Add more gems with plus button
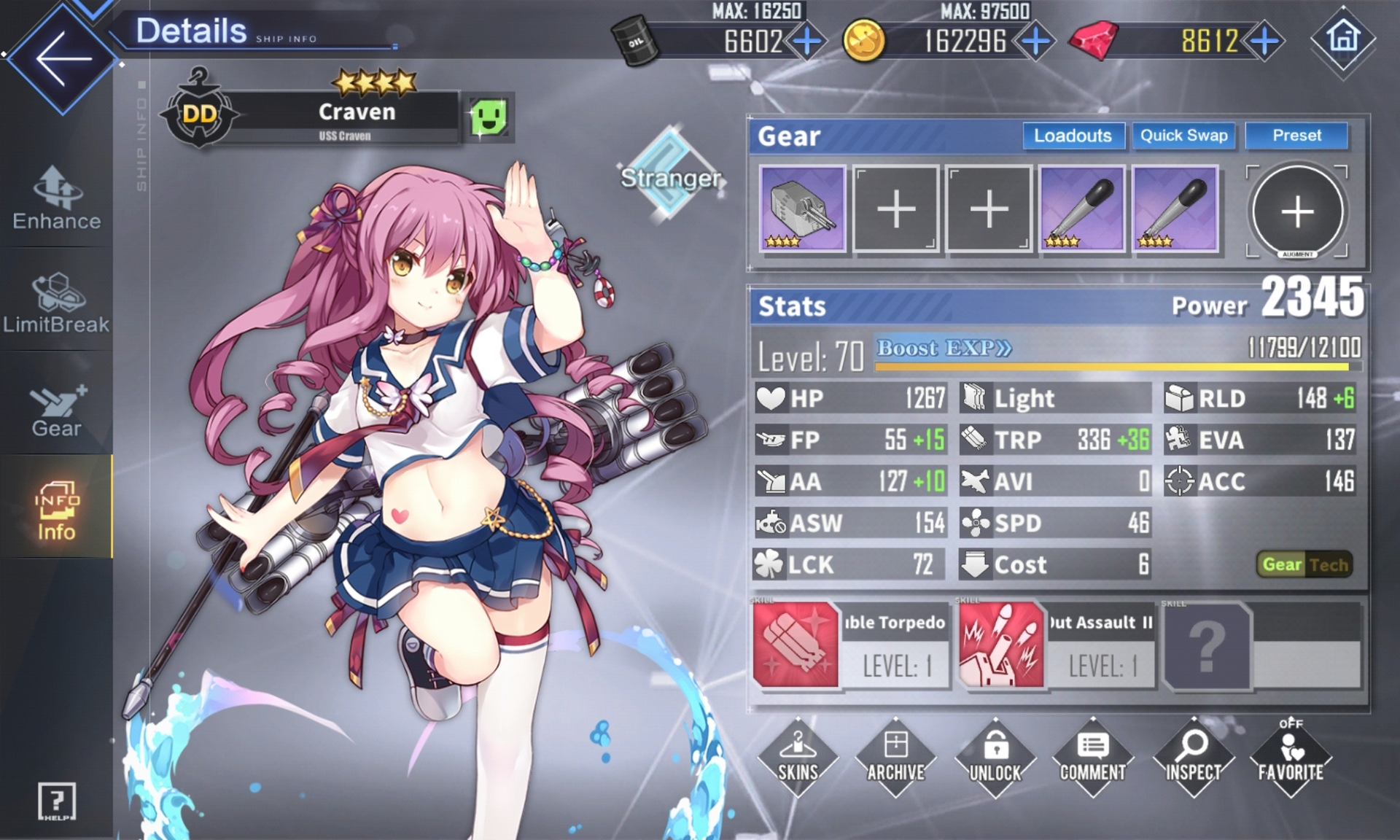 click(x=1265, y=41)
